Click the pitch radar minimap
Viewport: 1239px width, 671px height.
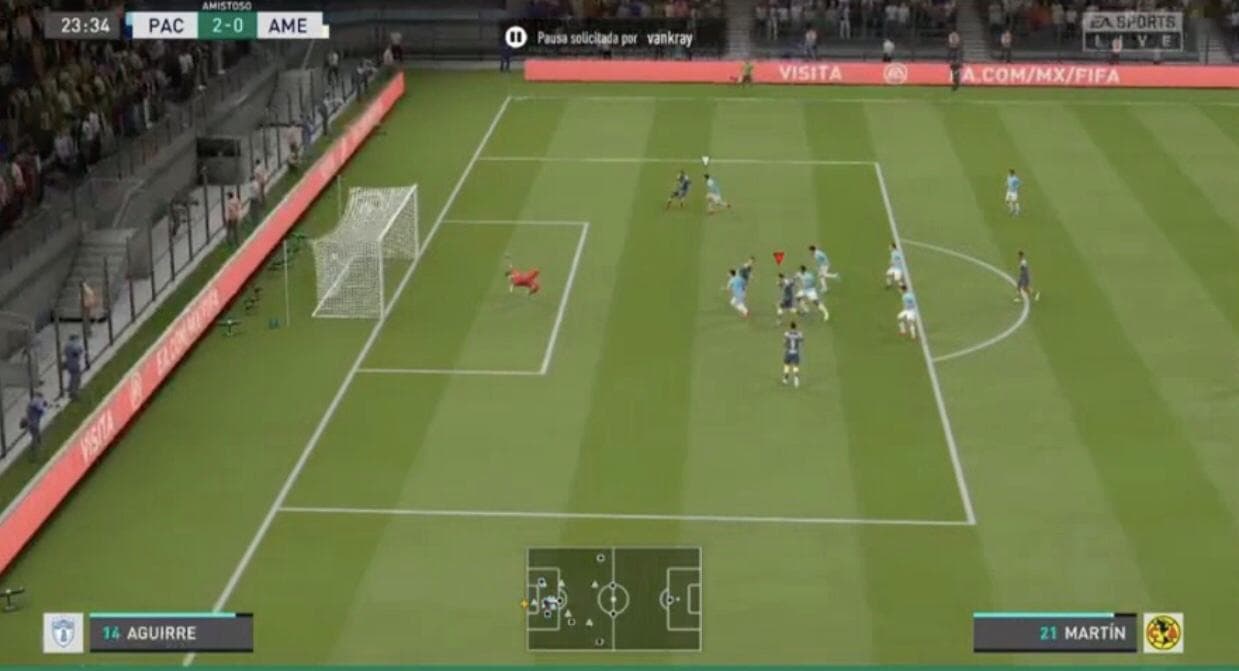click(614, 599)
